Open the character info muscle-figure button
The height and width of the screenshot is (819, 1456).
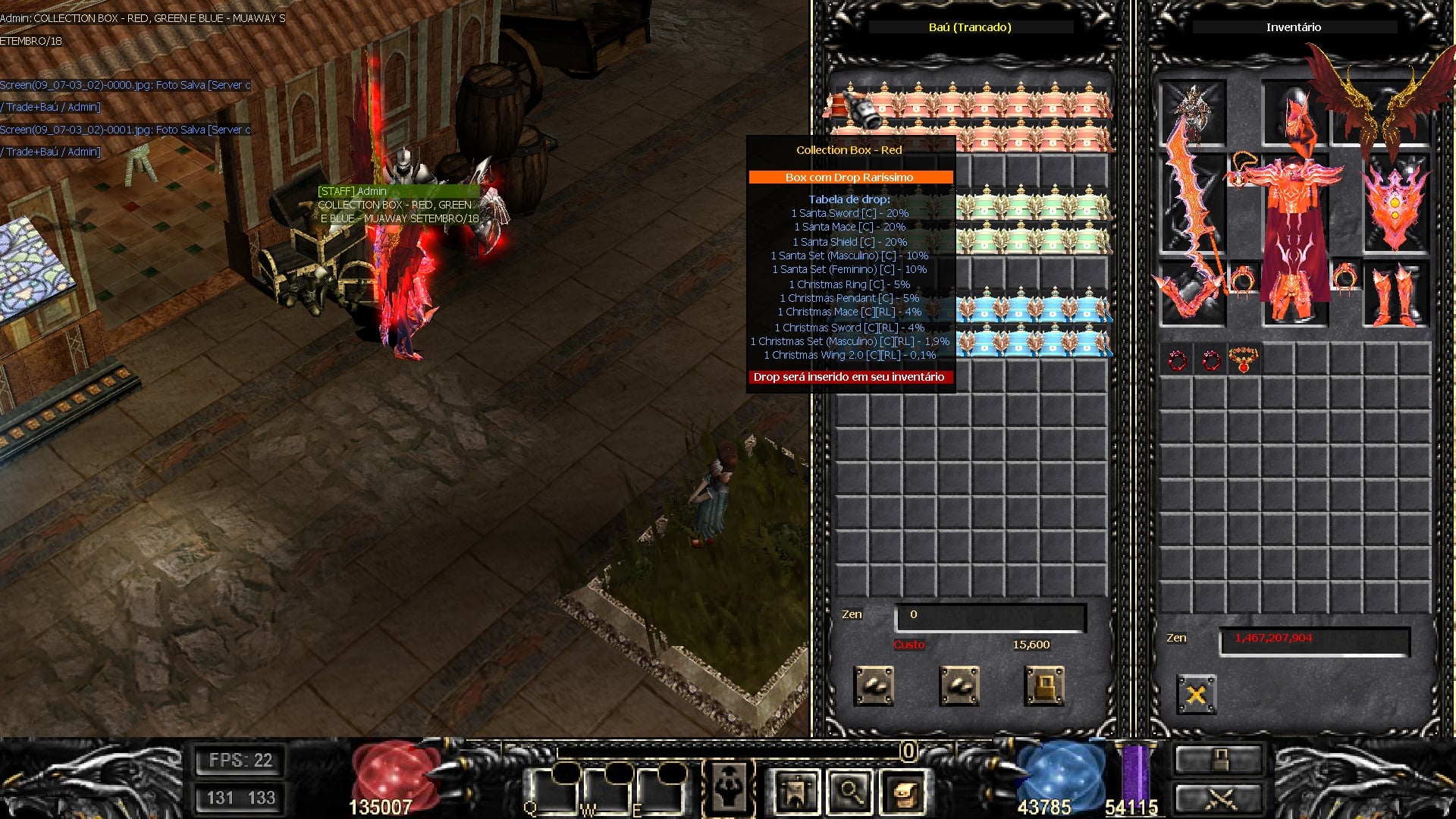(x=729, y=789)
